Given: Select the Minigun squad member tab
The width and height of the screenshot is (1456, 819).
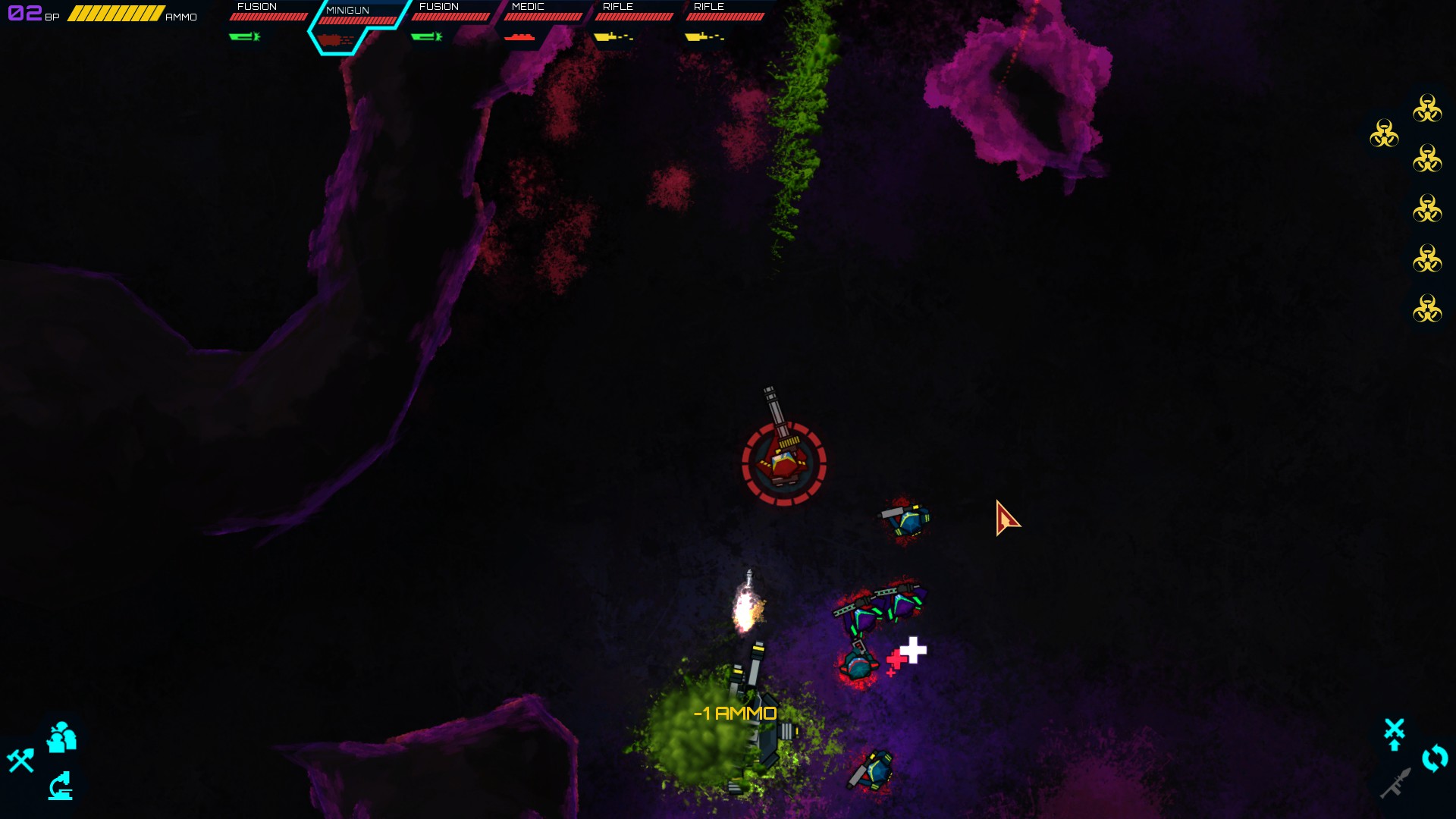Looking at the screenshot, I should coord(356,24).
